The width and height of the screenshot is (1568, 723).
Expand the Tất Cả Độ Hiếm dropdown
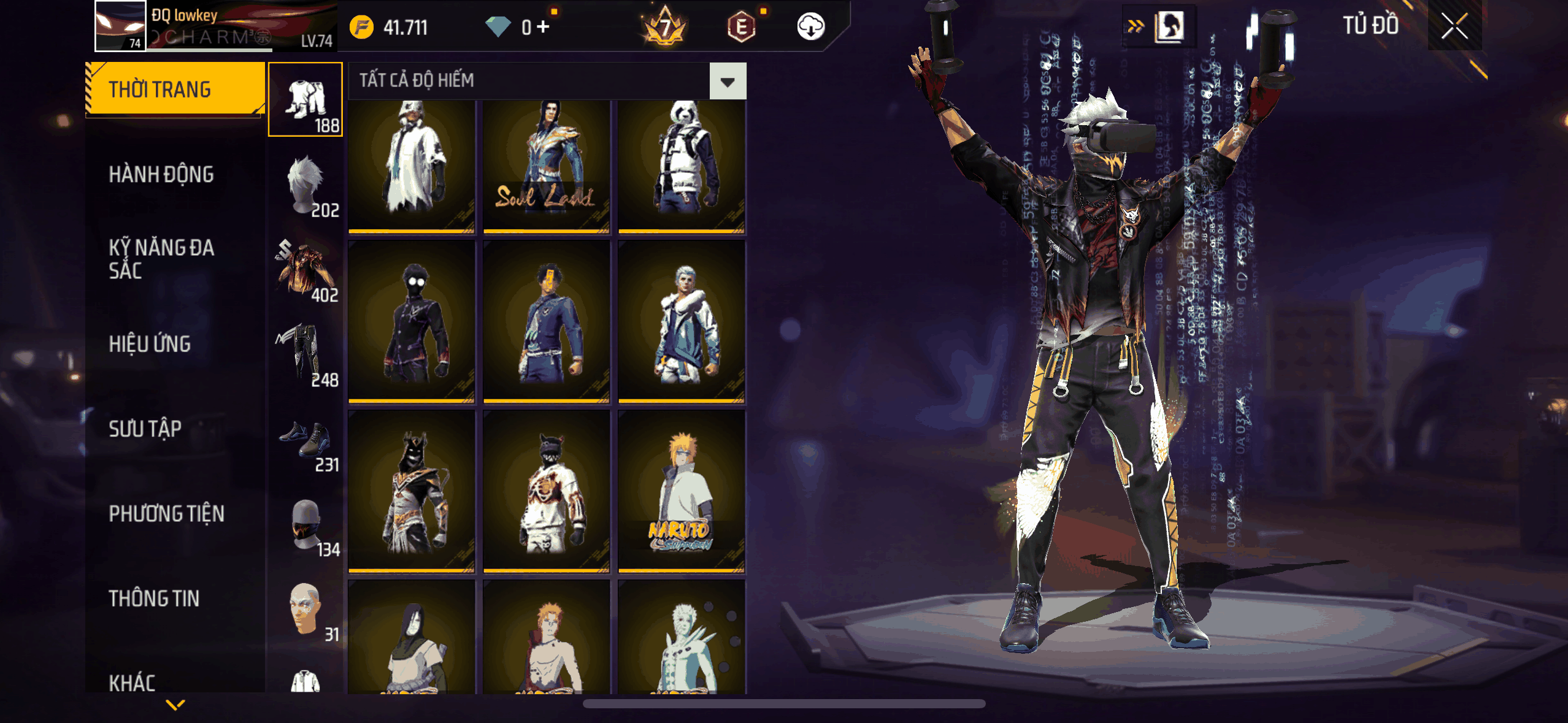click(x=728, y=81)
